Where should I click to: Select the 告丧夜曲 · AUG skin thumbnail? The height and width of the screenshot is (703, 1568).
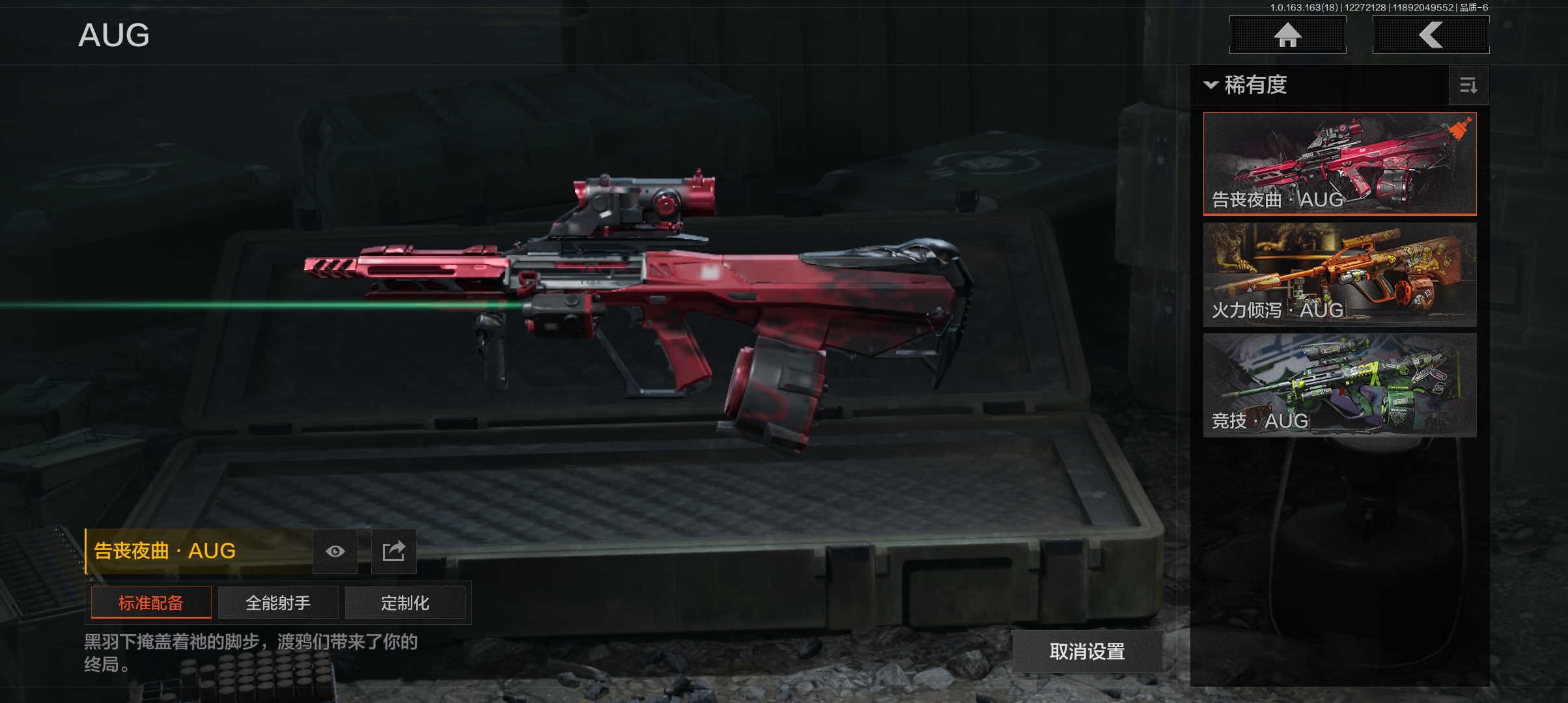[1339, 163]
